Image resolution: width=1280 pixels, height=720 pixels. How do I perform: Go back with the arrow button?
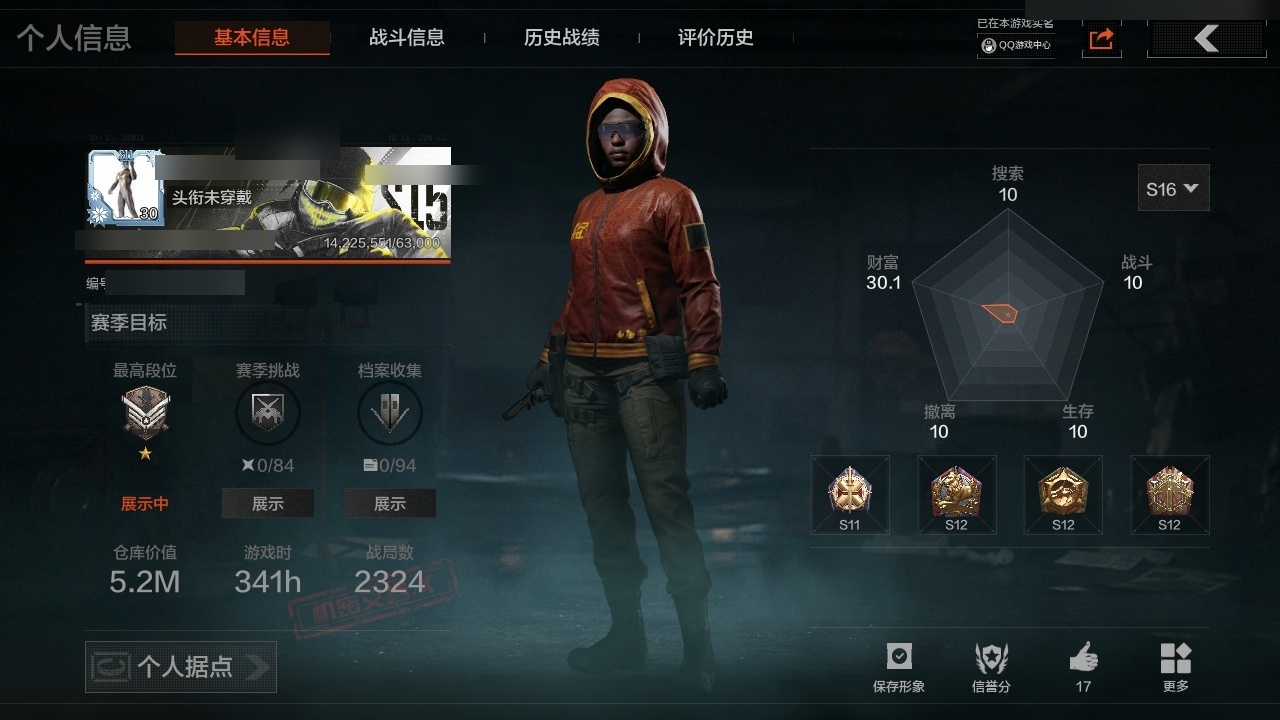(x=1207, y=39)
